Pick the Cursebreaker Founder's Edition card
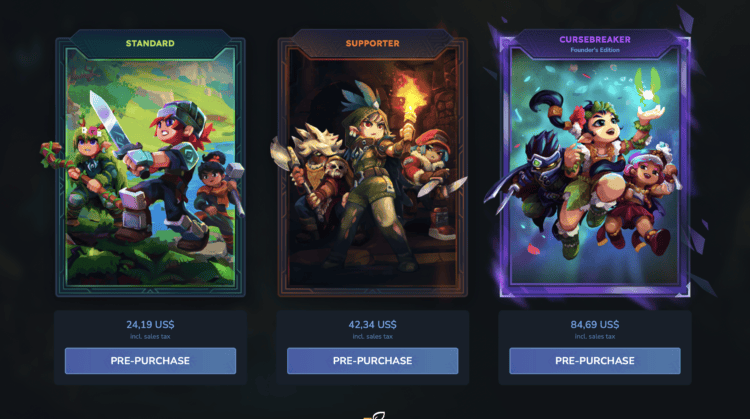The height and width of the screenshot is (419, 750). click(594, 170)
